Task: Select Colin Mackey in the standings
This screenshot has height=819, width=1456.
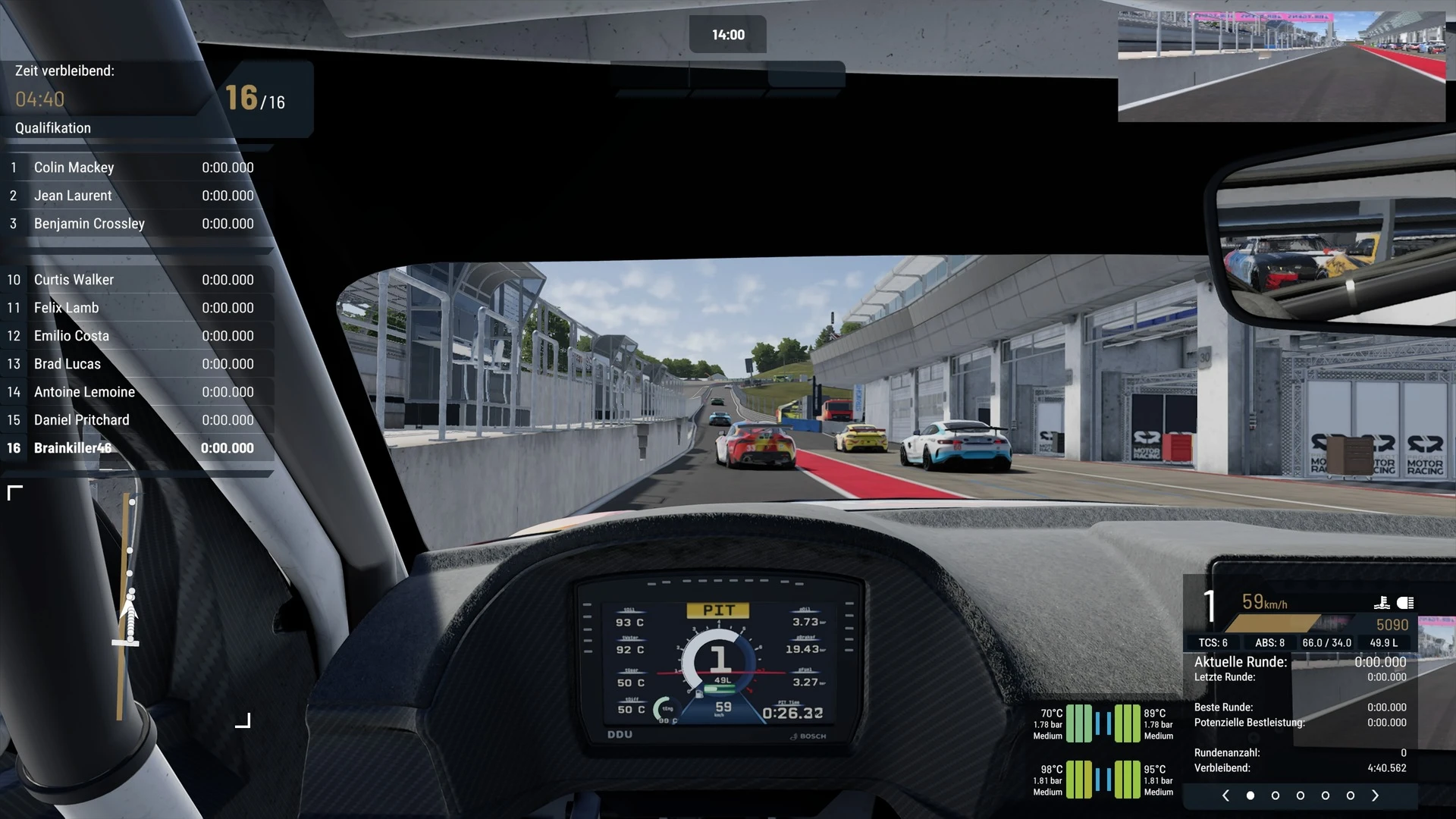Action: coord(136,168)
